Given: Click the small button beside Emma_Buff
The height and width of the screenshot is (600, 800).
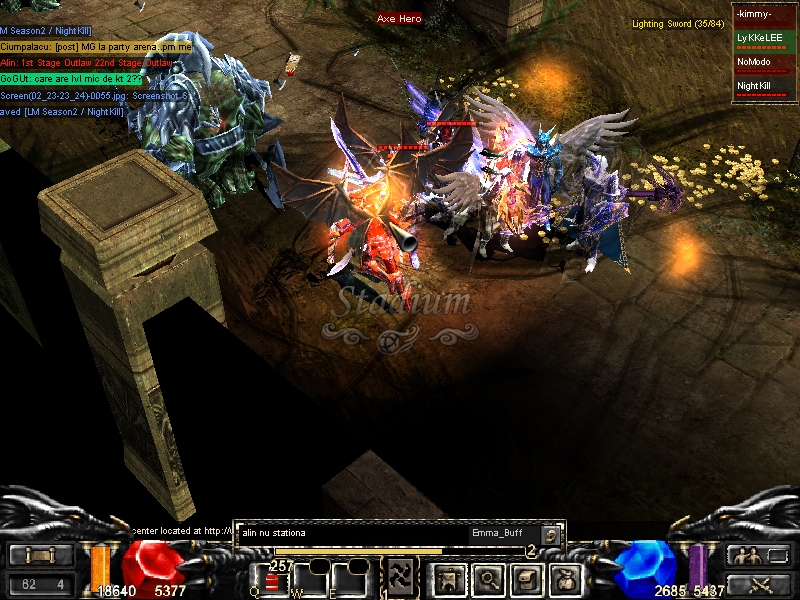Looking at the screenshot, I should (x=550, y=534).
